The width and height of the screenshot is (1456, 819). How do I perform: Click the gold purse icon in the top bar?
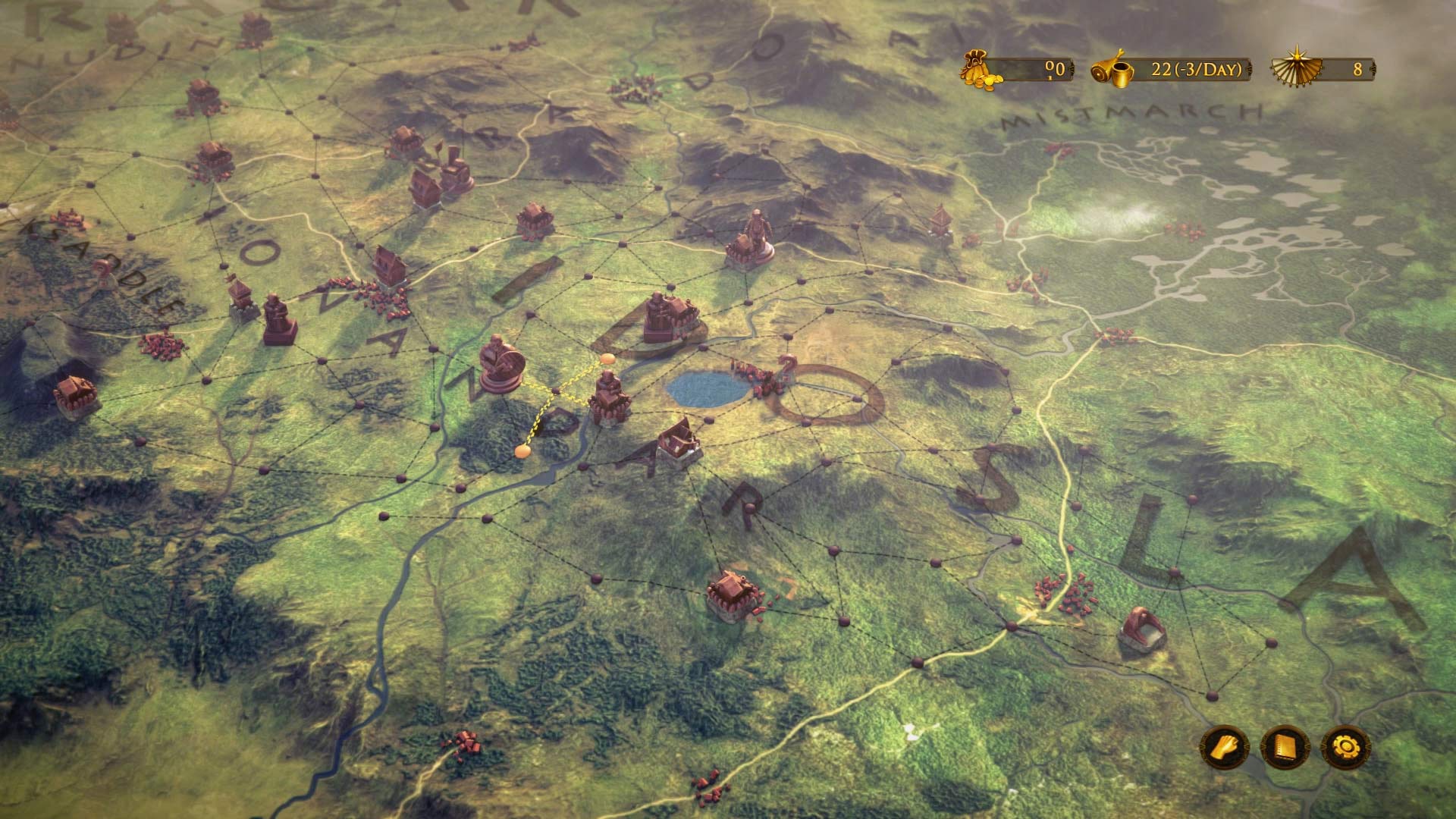click(977, 68)
